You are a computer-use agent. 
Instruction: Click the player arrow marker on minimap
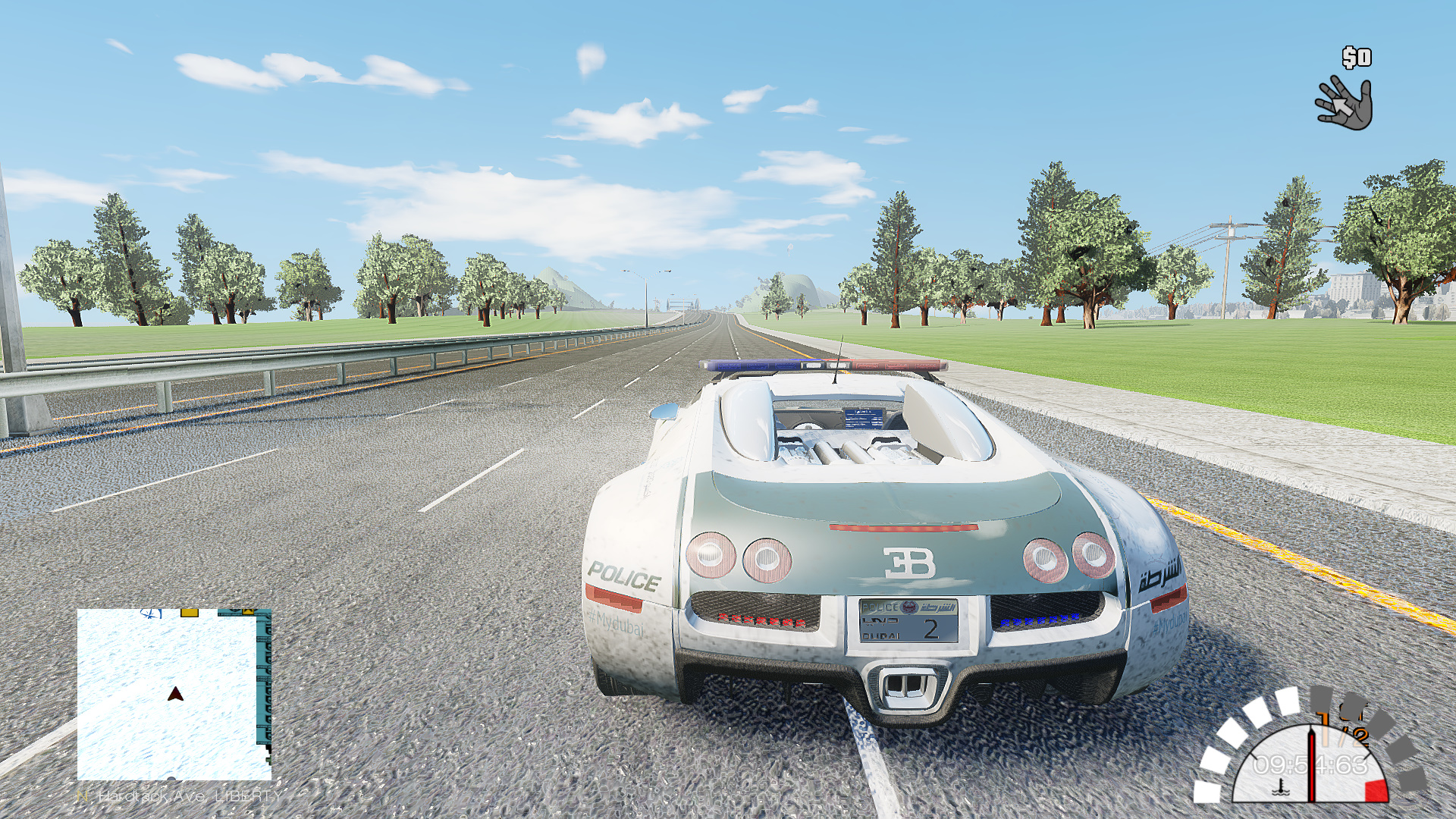pos(175,694)
